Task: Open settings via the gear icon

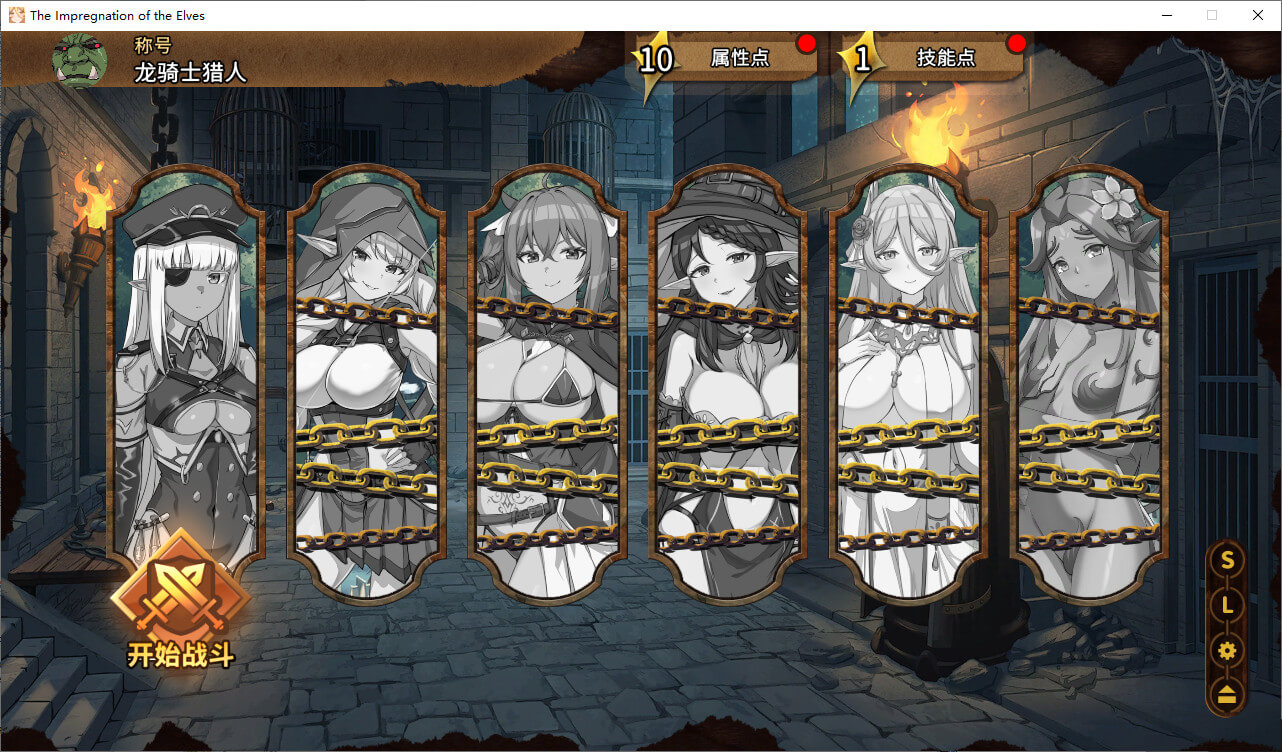Action: 1227,651
